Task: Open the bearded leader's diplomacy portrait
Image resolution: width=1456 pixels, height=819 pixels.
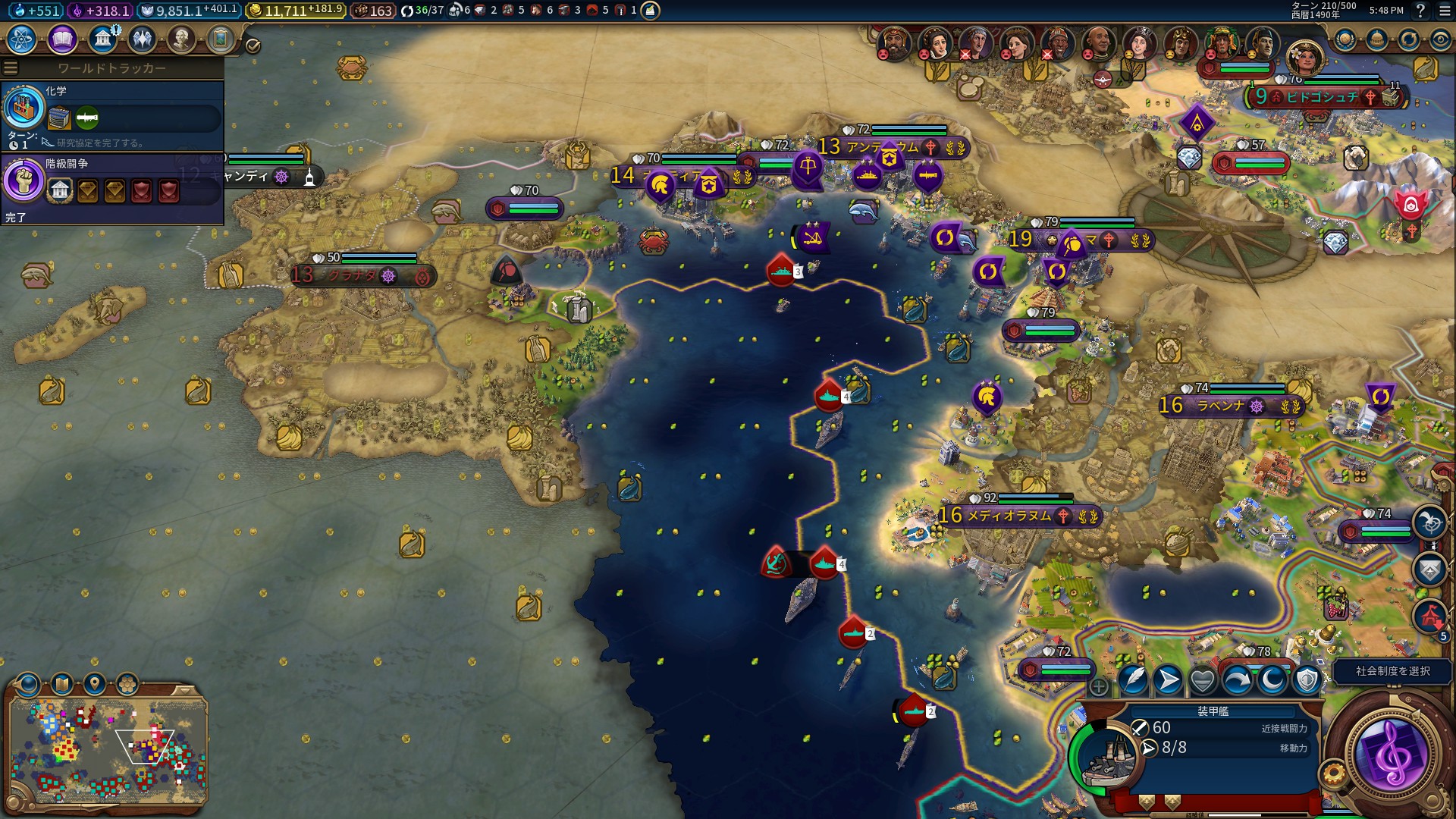Action: point(893,43)
